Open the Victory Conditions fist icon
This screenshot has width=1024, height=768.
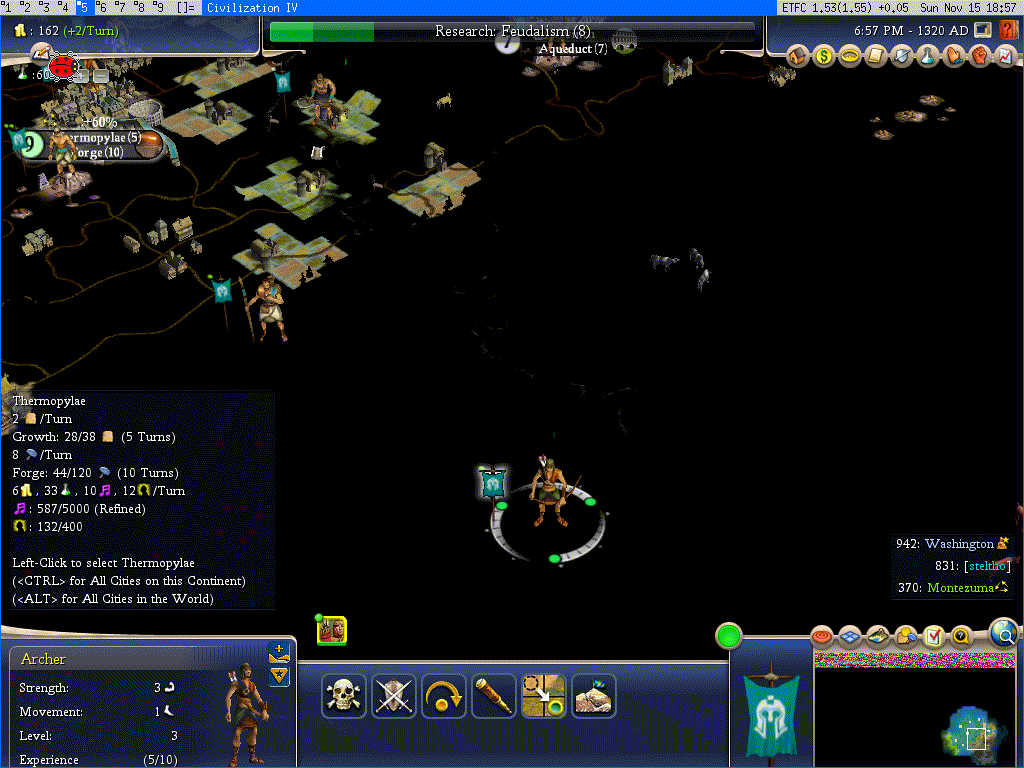980,56
